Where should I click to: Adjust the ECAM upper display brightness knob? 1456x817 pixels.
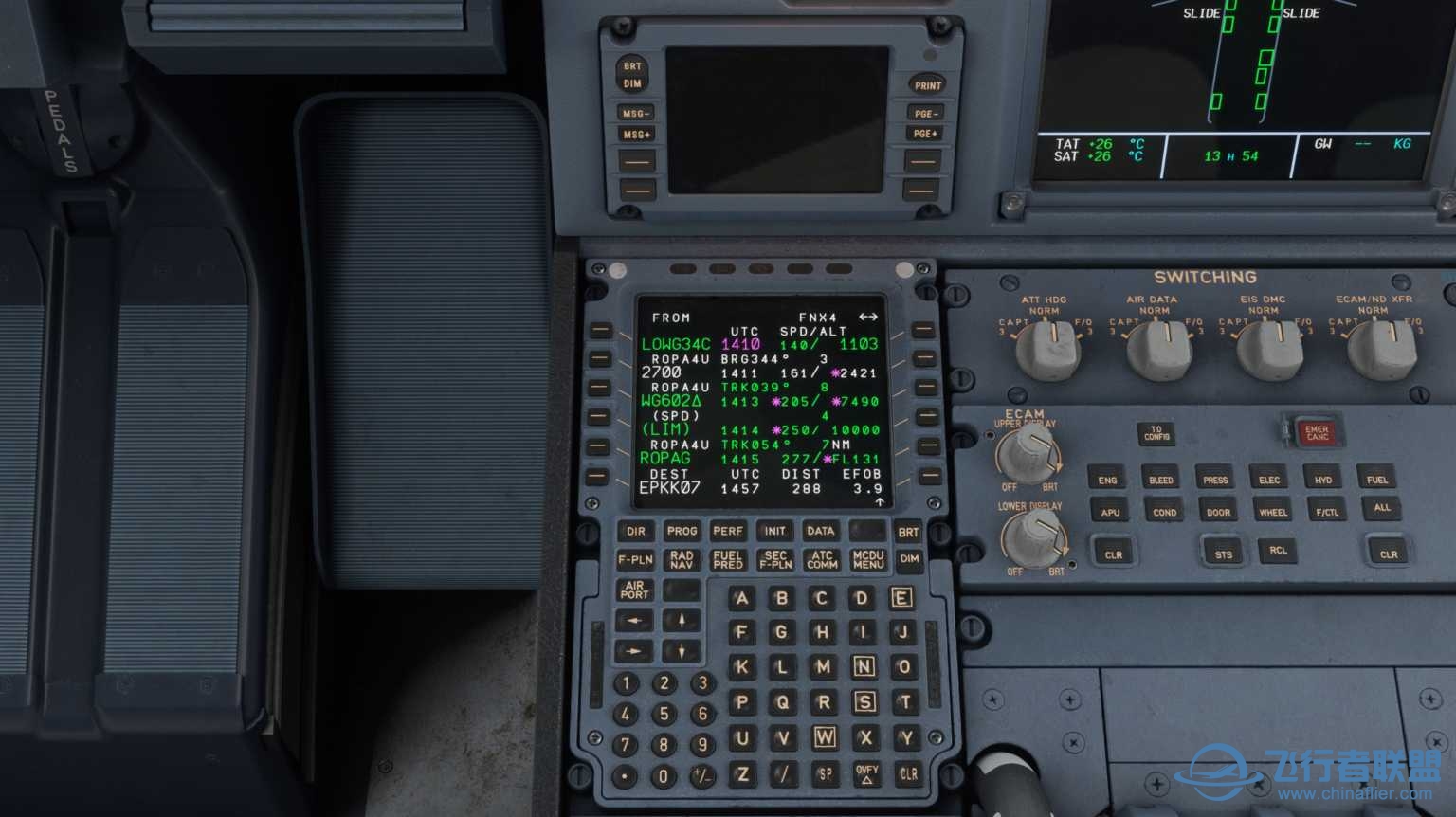click(1028, 455)
